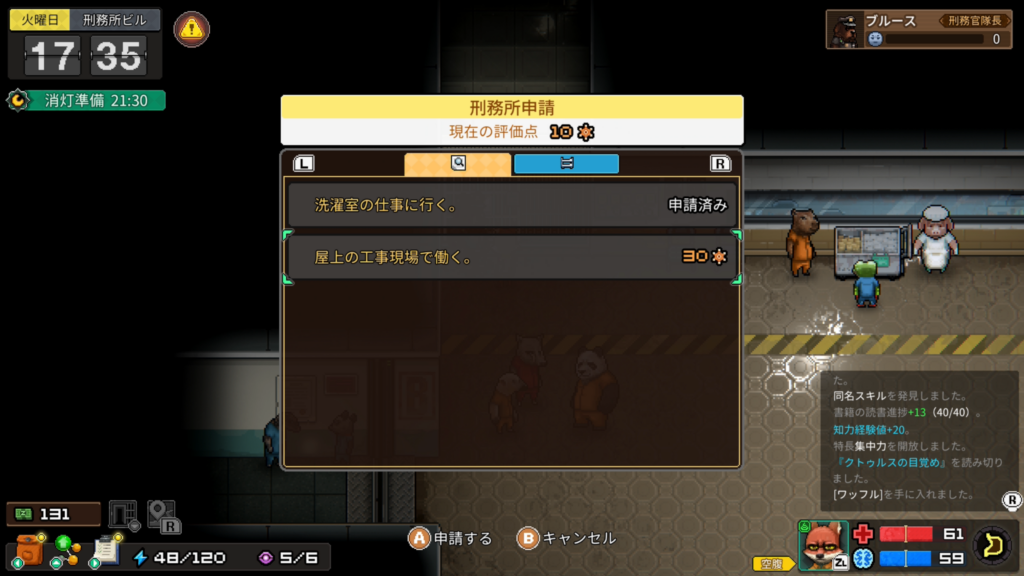Image resolution: width=1024 pixels, height=576 pixels.
Task: Select the fox character portrait
Action: [822, 545]
